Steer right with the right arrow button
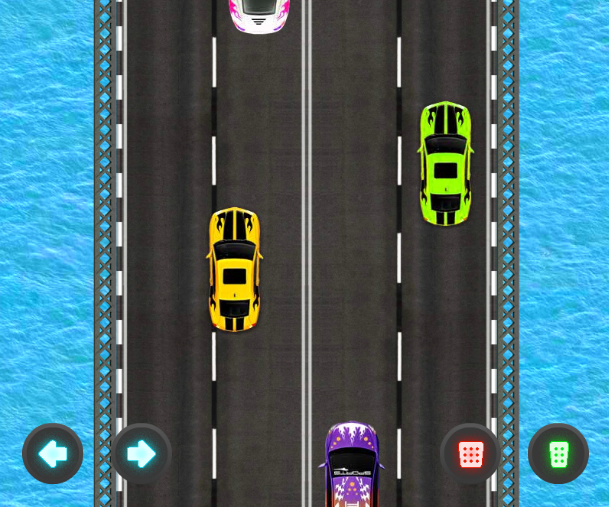This screenshot has height=507, width=609. (x=141, y=454)
